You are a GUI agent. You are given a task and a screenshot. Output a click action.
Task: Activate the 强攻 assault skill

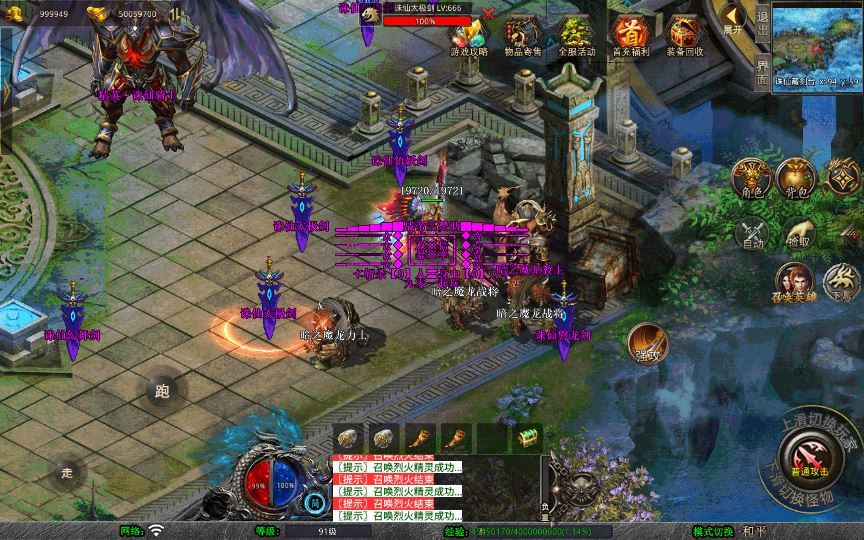click(x=647, y=344)
